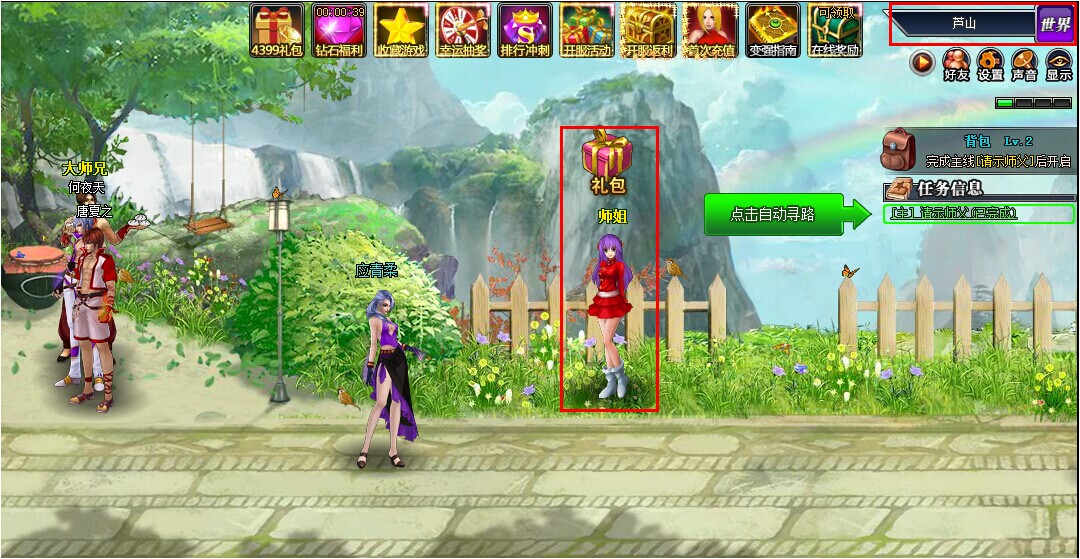1080x559 pixels.
Task: Claim the 在线奖励 online reward chest
Action: tap(835, 29)
